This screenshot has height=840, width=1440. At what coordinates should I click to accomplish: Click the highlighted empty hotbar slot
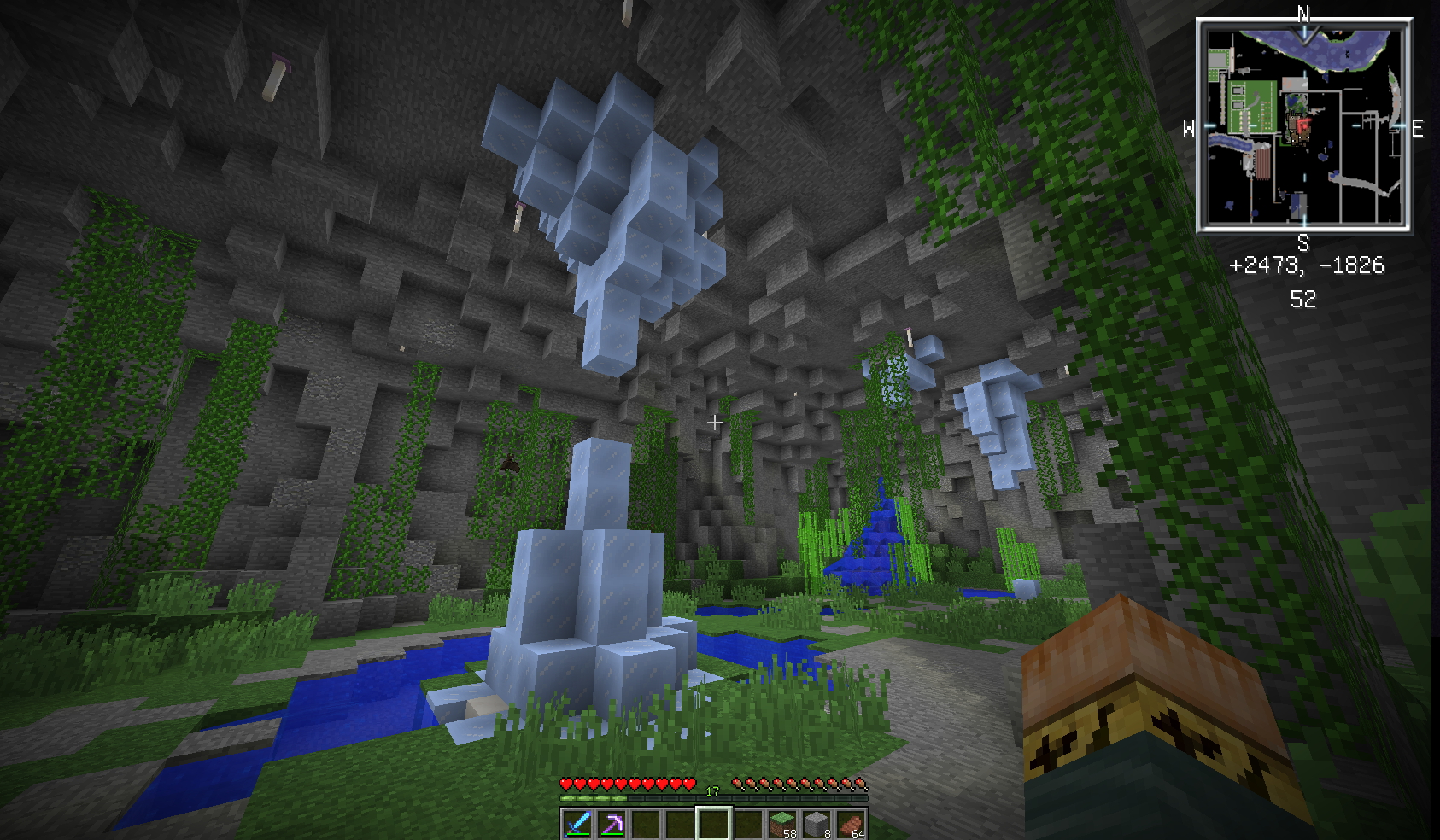pos(714,825)
